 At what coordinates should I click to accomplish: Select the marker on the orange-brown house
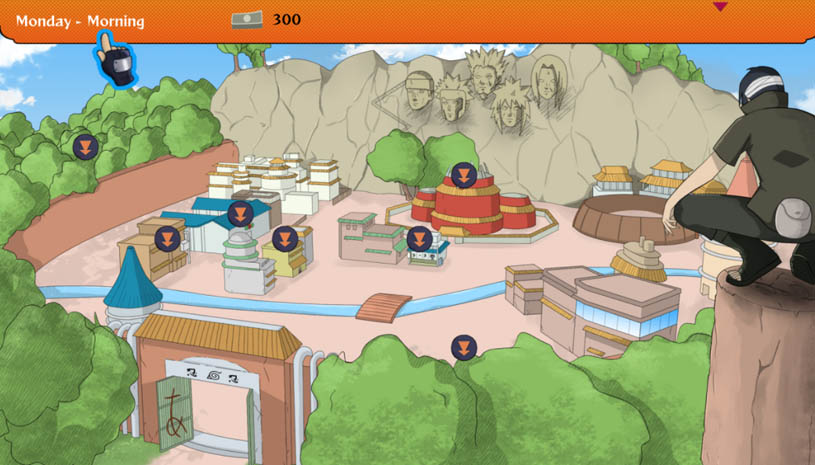(x=167, y=239)
